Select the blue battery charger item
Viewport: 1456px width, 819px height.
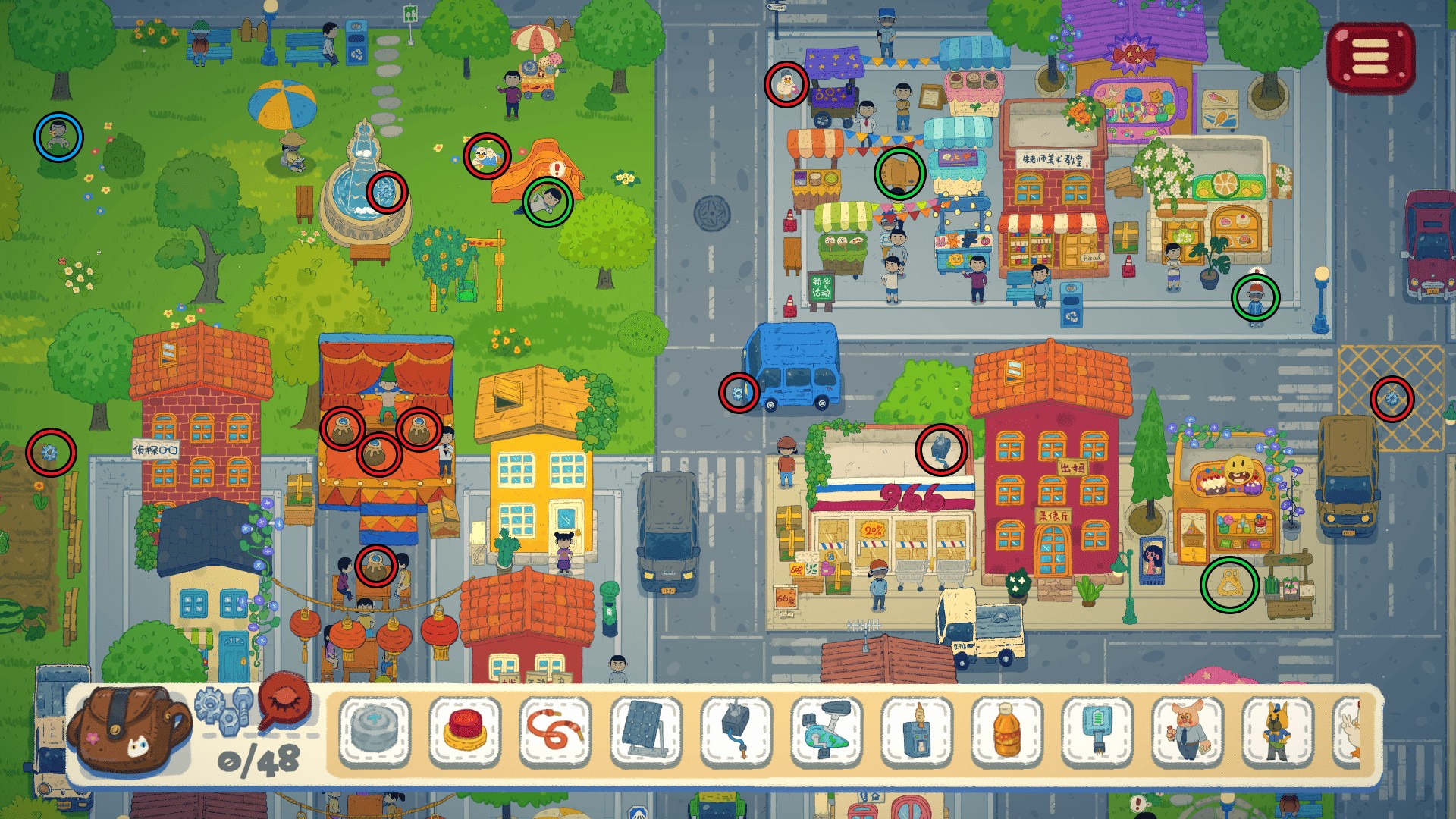tap(1097, 730)
